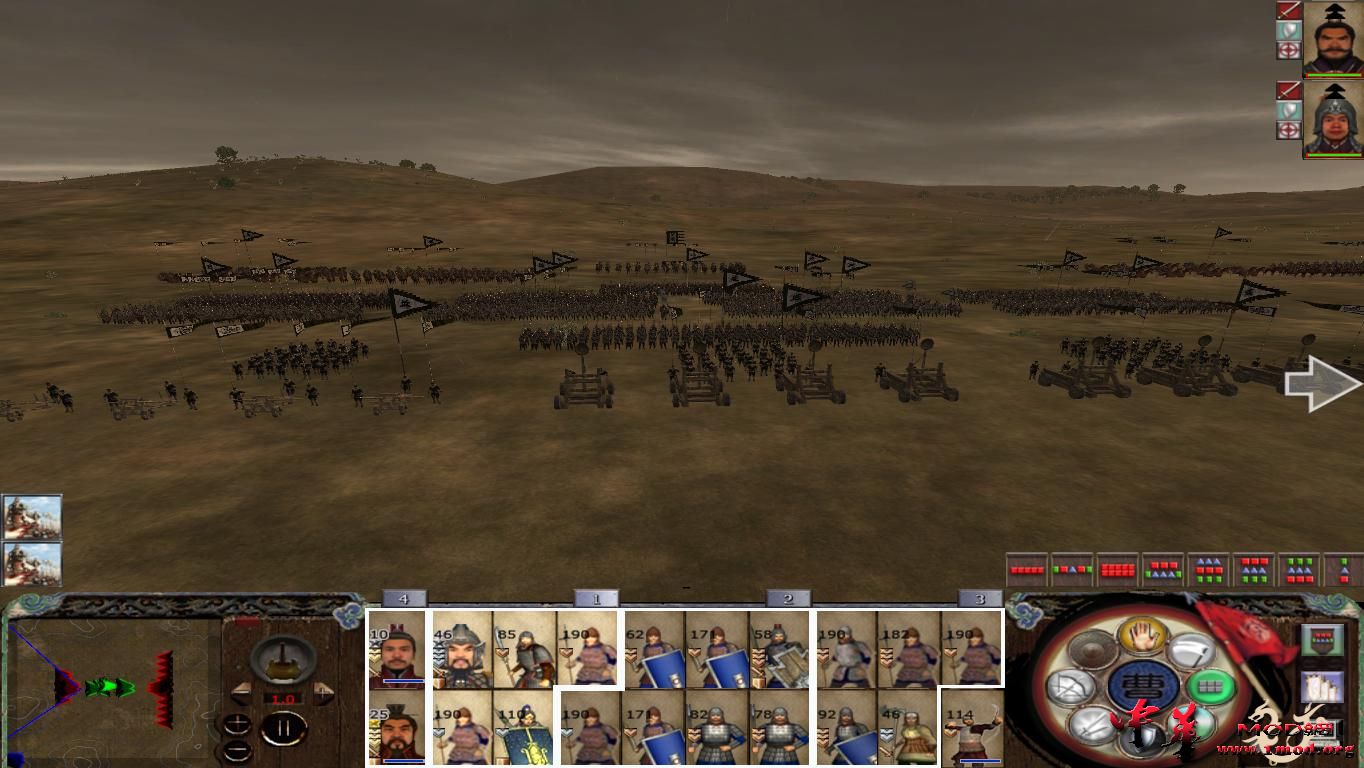Open the green group formations grid icon
Screen dimensions: 1364x768
[1210, 686]
